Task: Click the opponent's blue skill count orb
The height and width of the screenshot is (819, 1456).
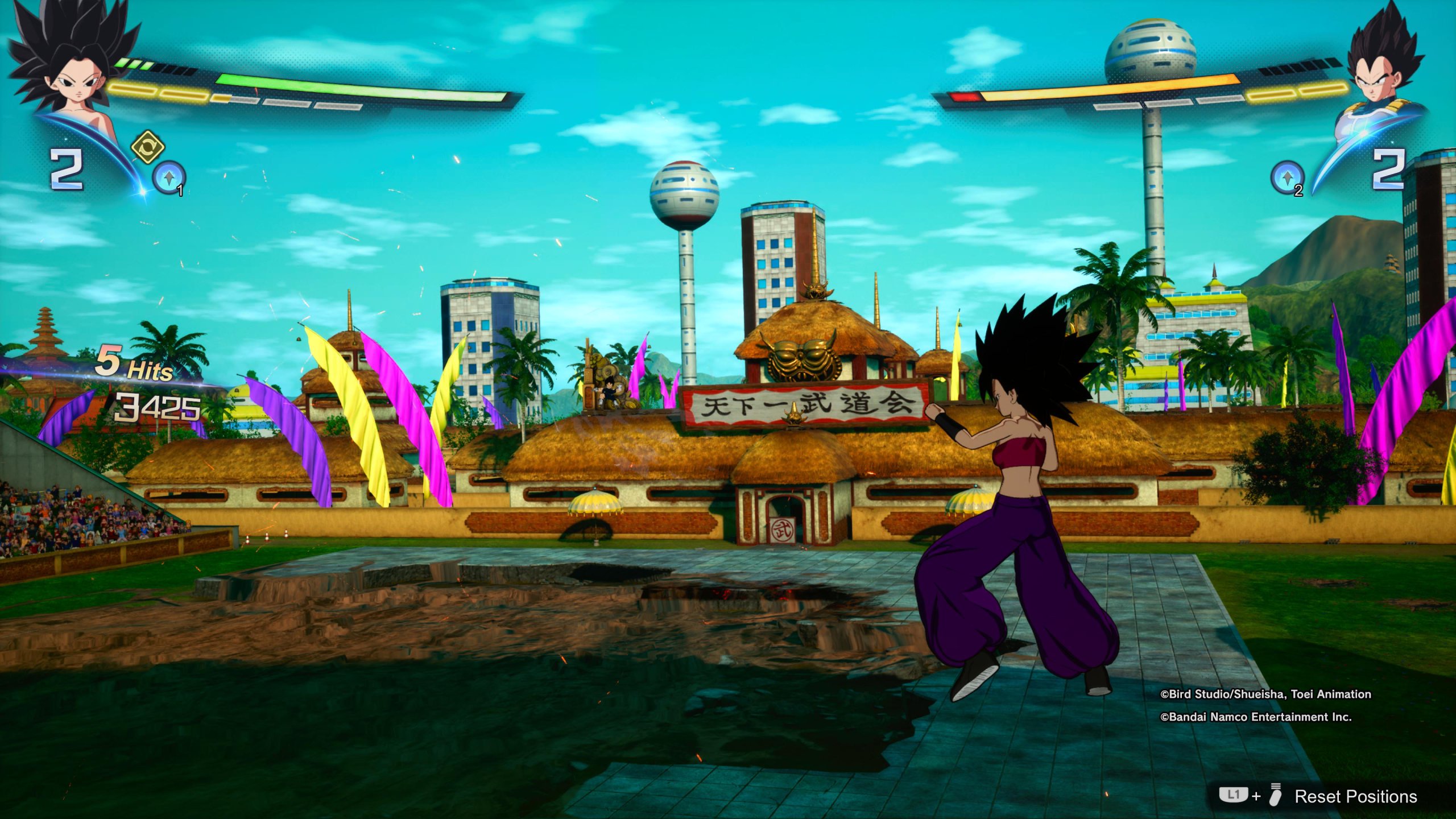Action: 1287,178
